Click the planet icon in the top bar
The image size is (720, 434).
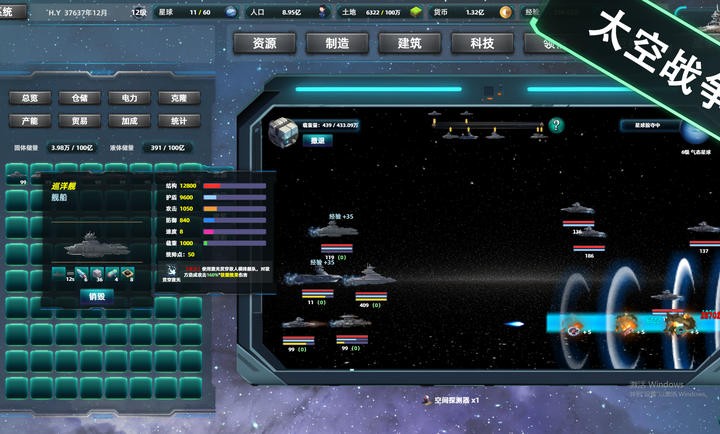click(231, 12)
